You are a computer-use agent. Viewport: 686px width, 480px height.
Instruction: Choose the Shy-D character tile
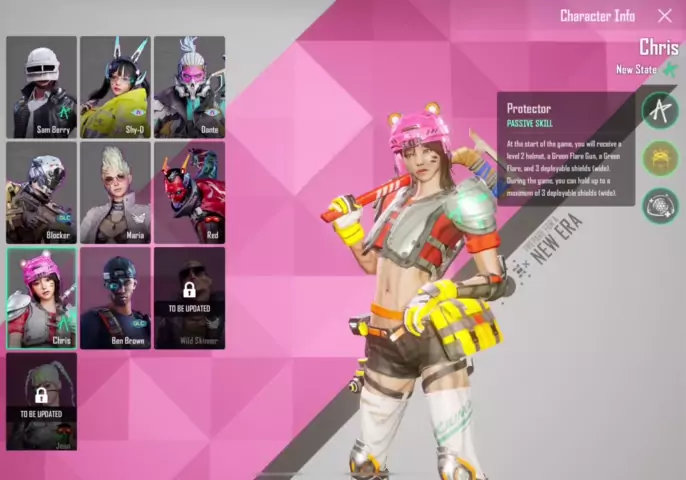click(115, 87)
